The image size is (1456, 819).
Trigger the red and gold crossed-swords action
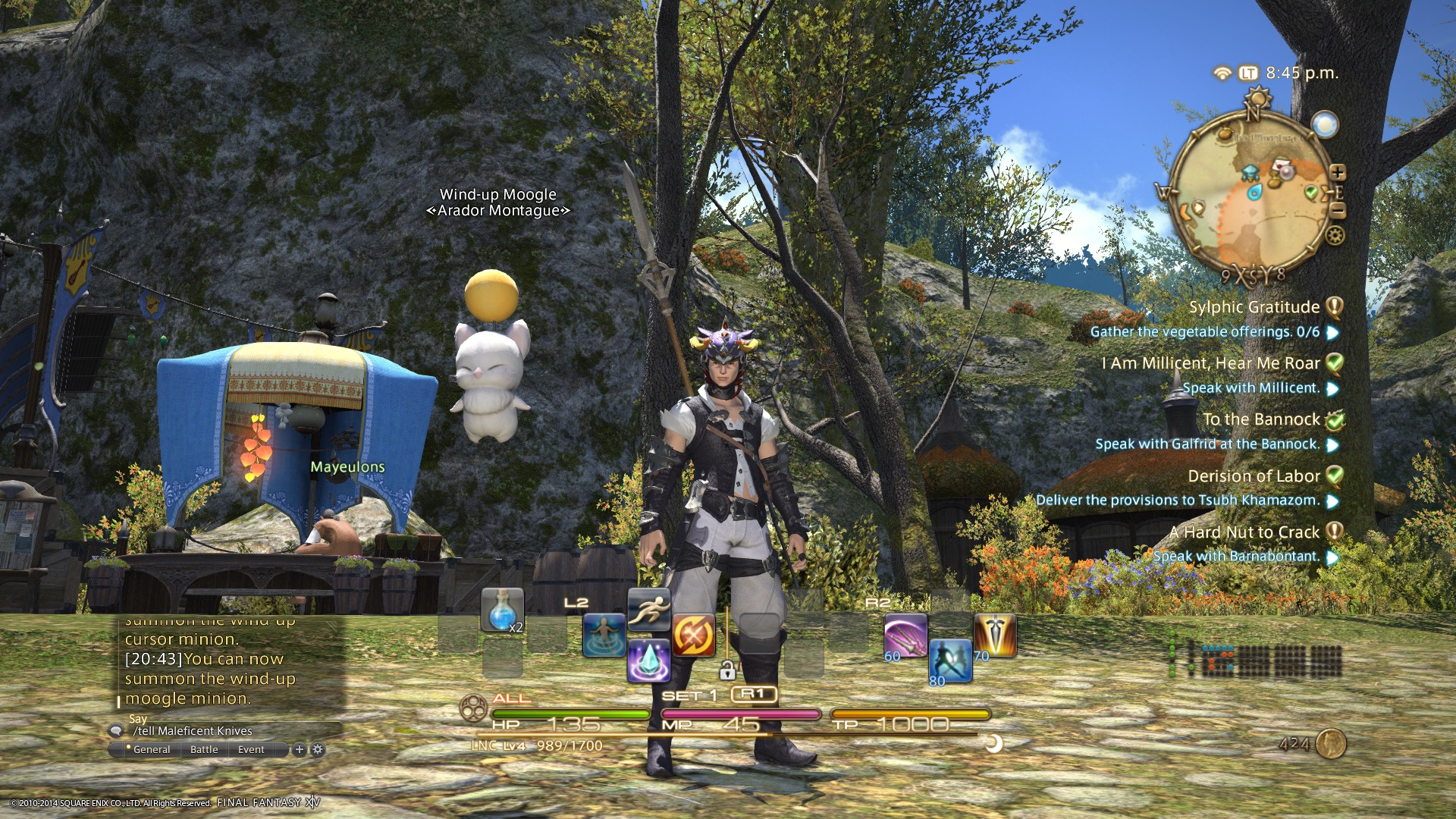point(693,635)
